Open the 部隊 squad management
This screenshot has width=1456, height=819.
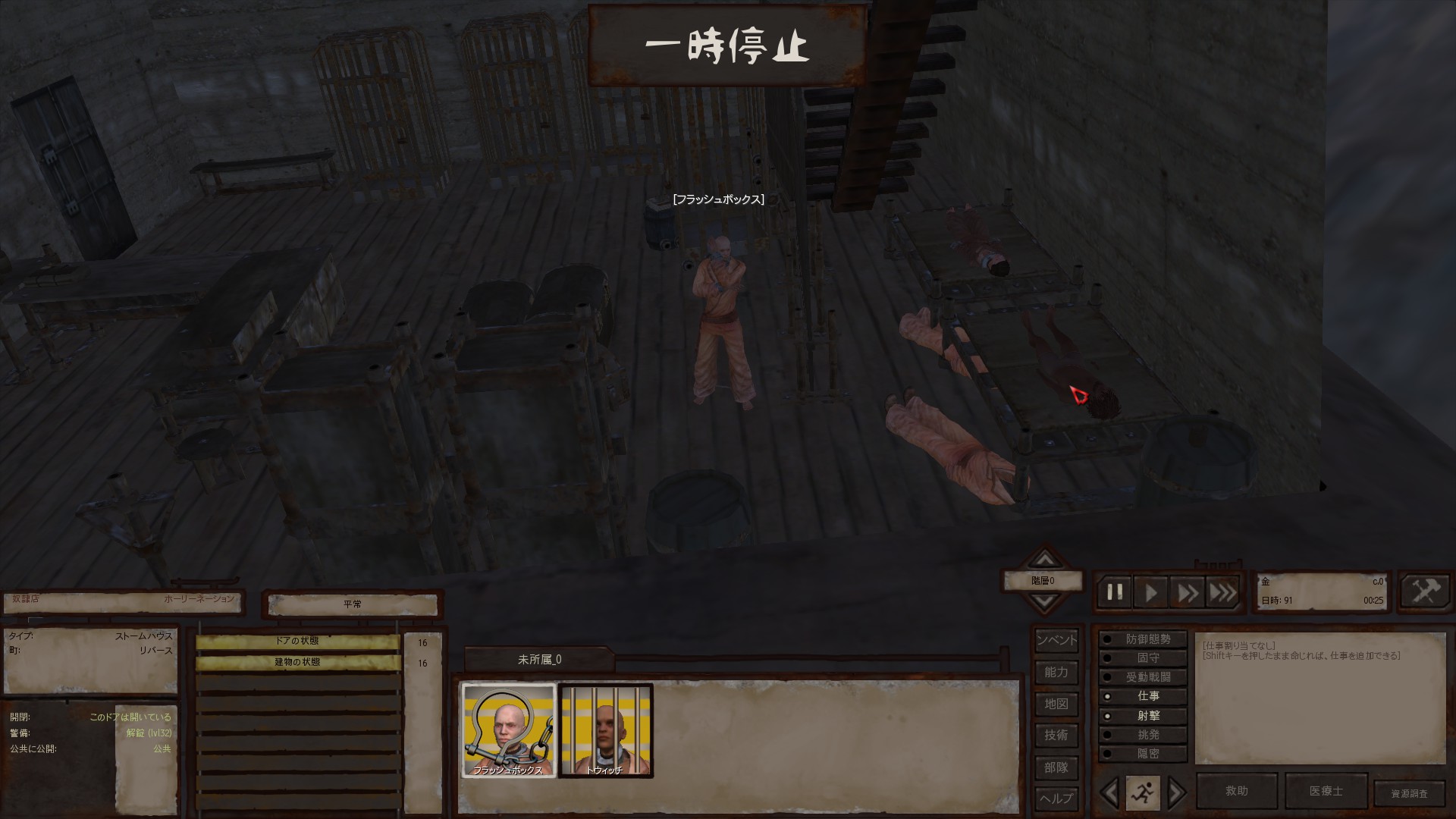[x=1056, y=767]
